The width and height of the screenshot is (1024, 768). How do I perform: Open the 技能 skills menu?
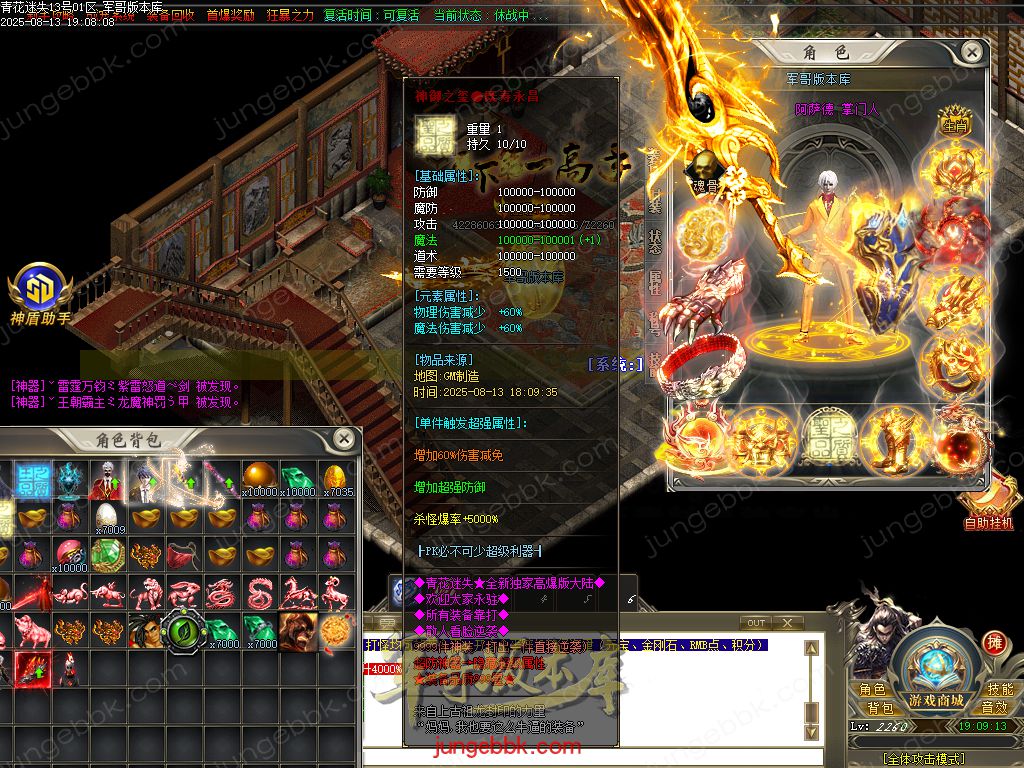tap(1000, 689)
